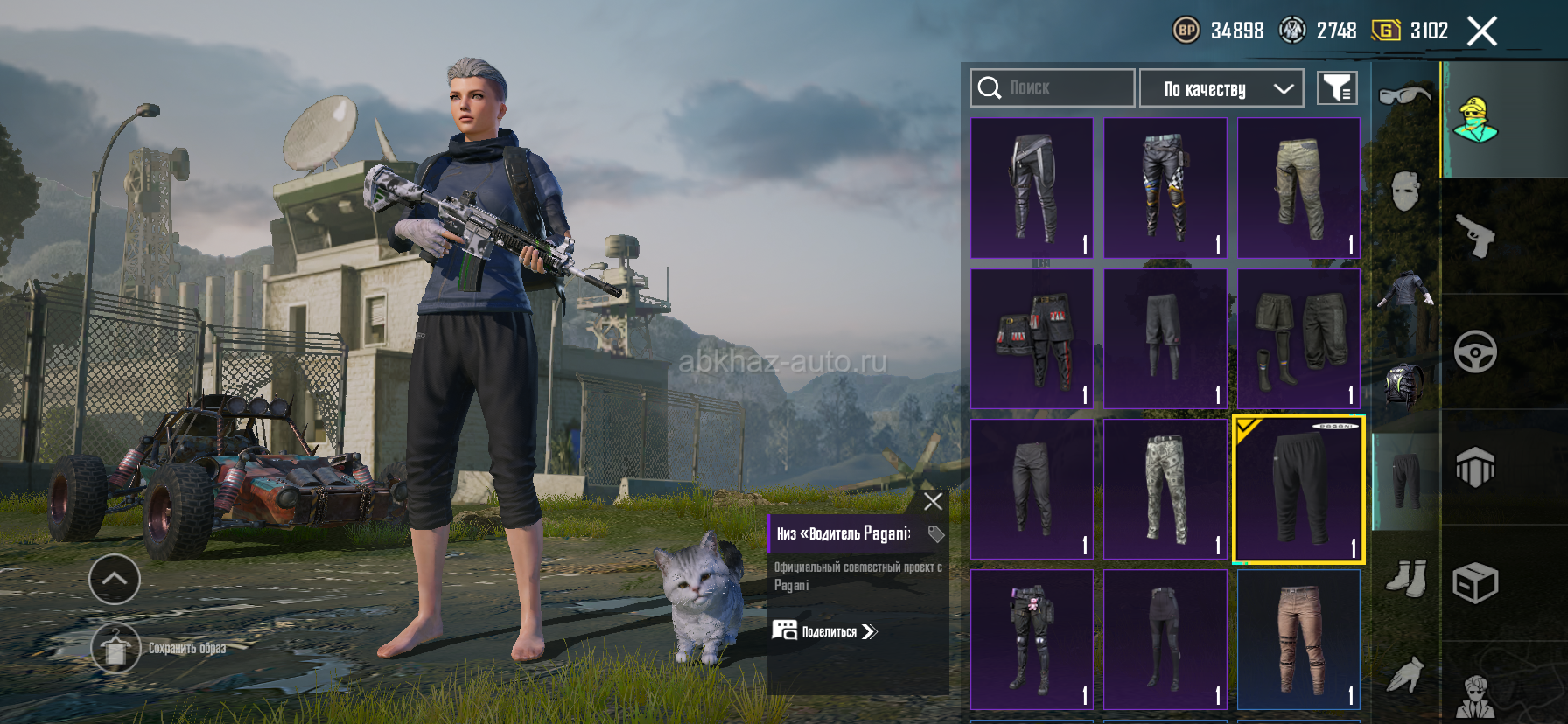1568x724 pixels.
Task: Choose the white camo pants item
Action: [x=1165, y=489]
